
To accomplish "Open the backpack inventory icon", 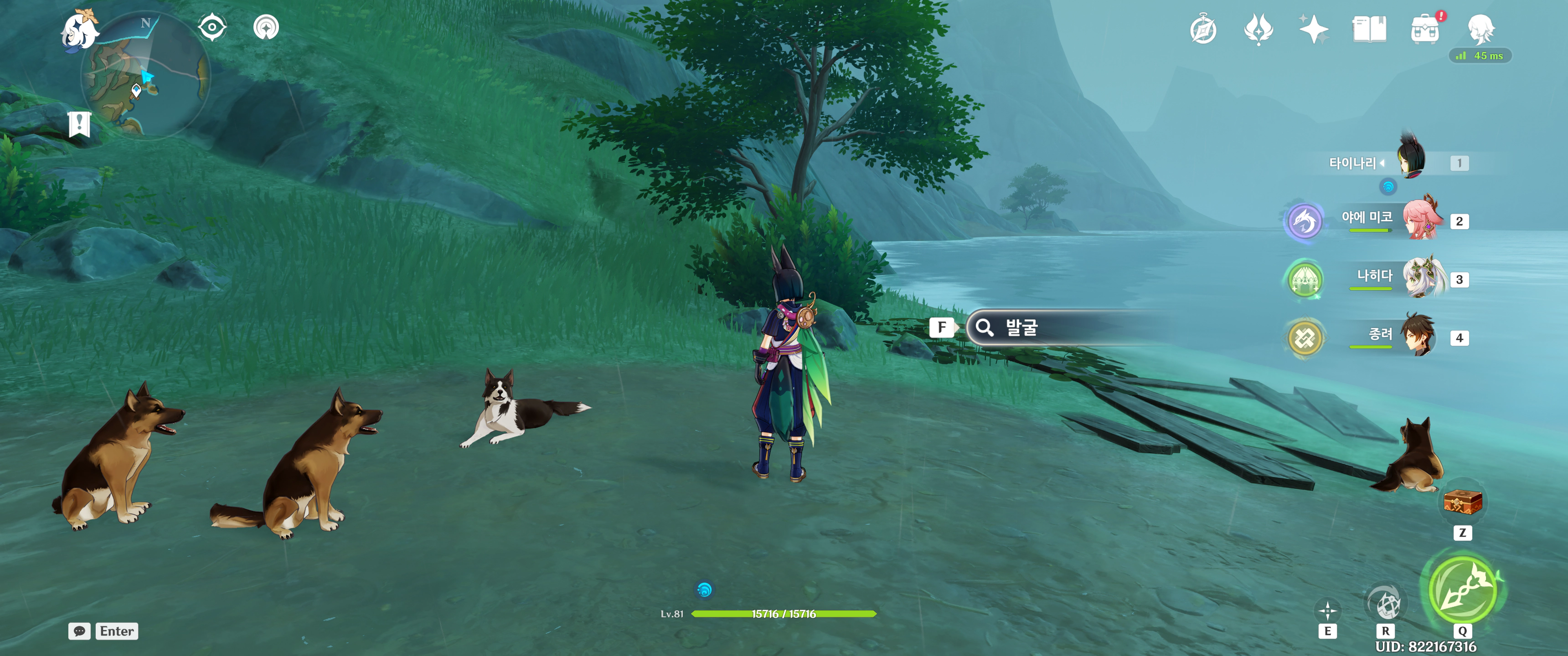I will pos(1425,29).
